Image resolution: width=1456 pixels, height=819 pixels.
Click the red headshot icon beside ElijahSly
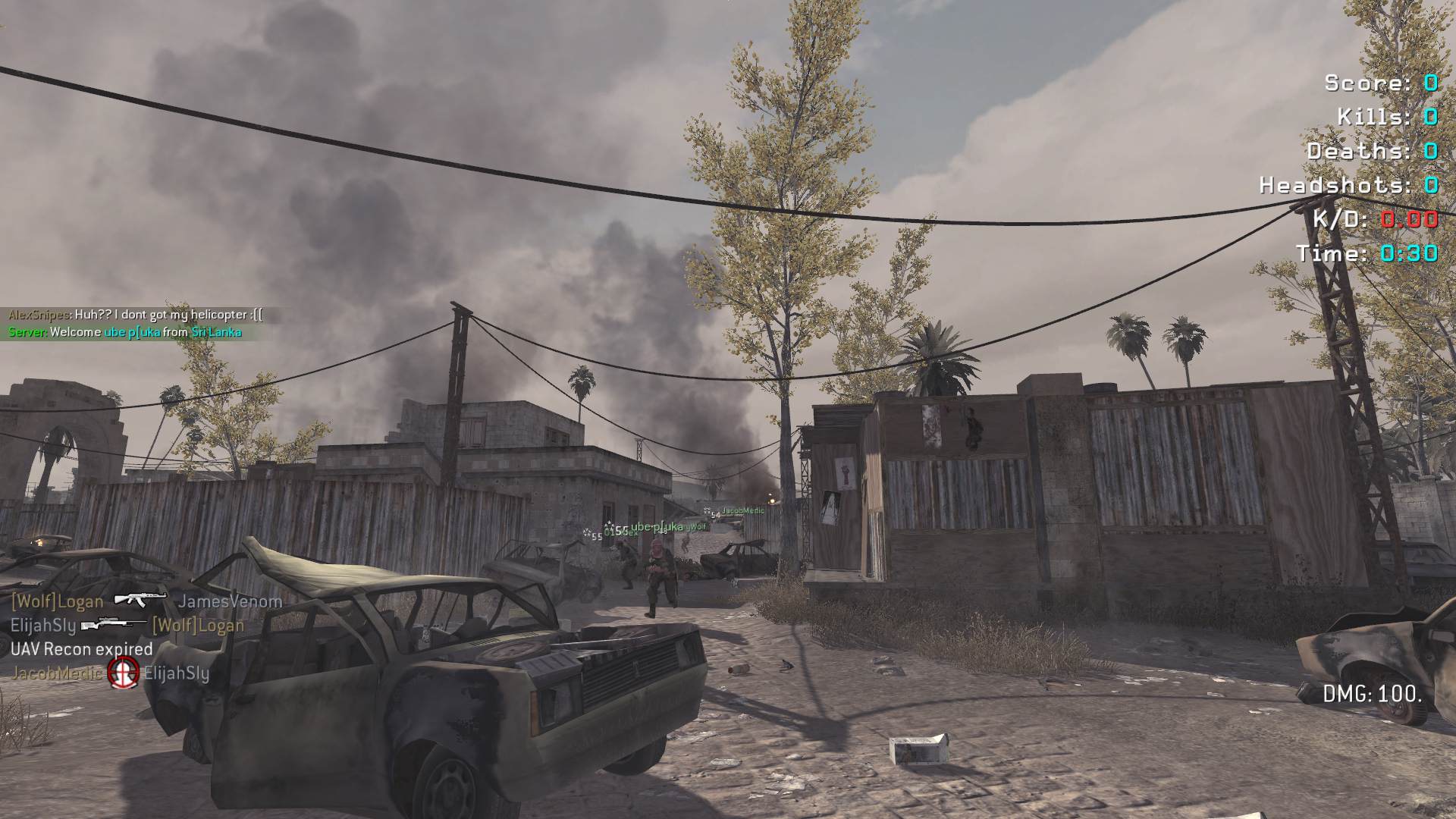pyautogui.click(x=123, y=673)
